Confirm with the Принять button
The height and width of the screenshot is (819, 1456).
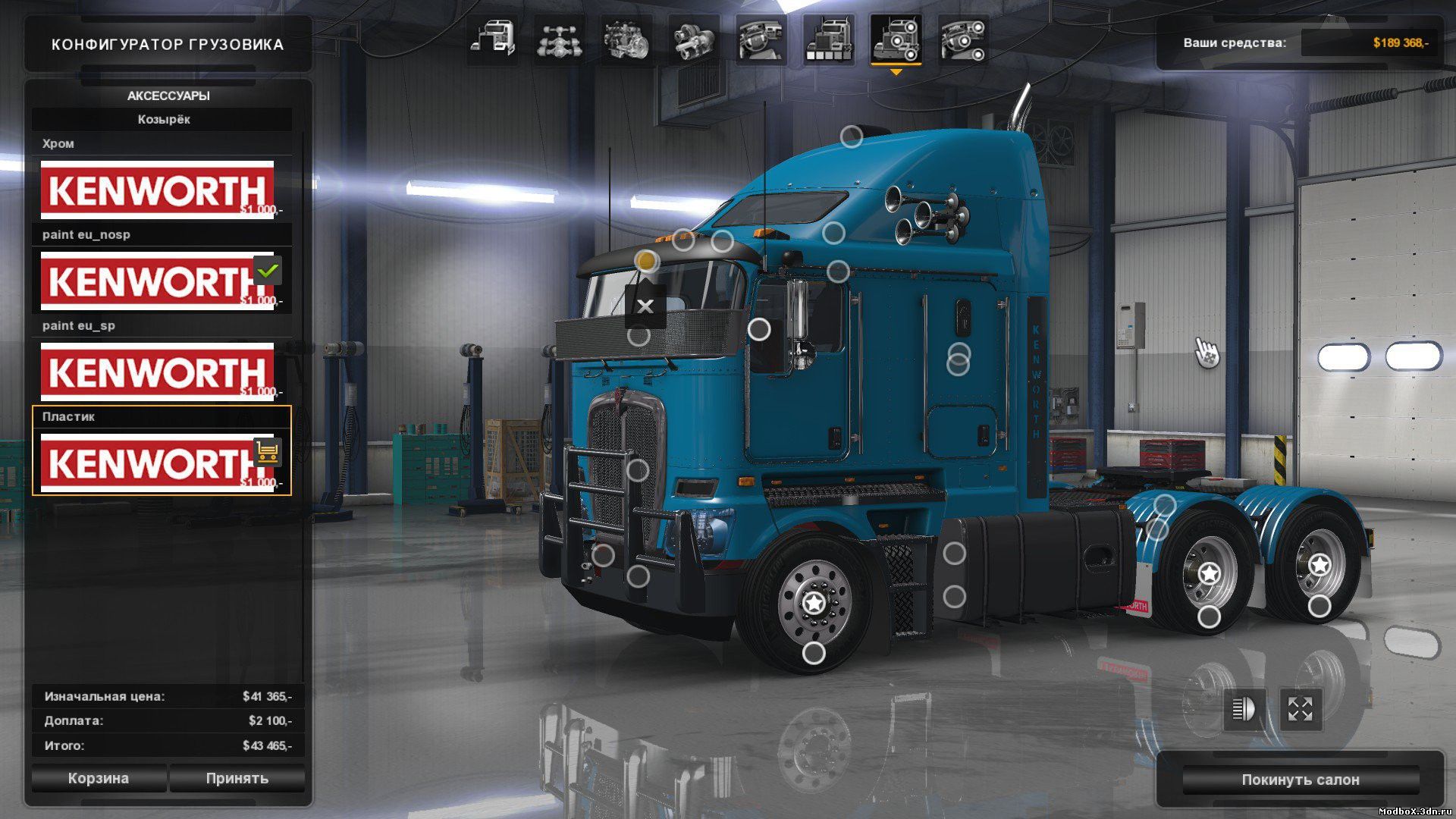(237, 778)
